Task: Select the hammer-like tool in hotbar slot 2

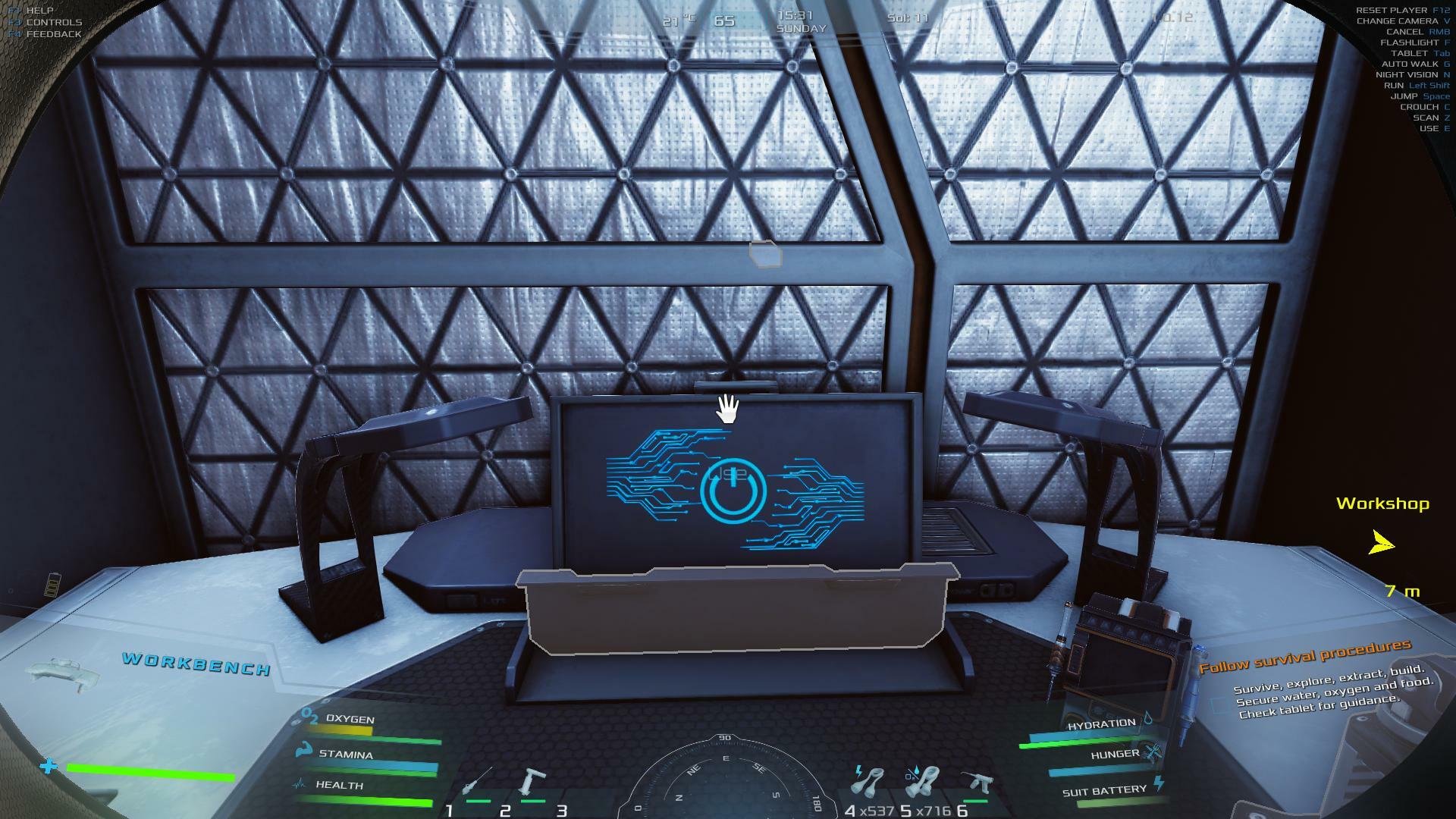Action: pyautogui.click(x=532, y=784)
